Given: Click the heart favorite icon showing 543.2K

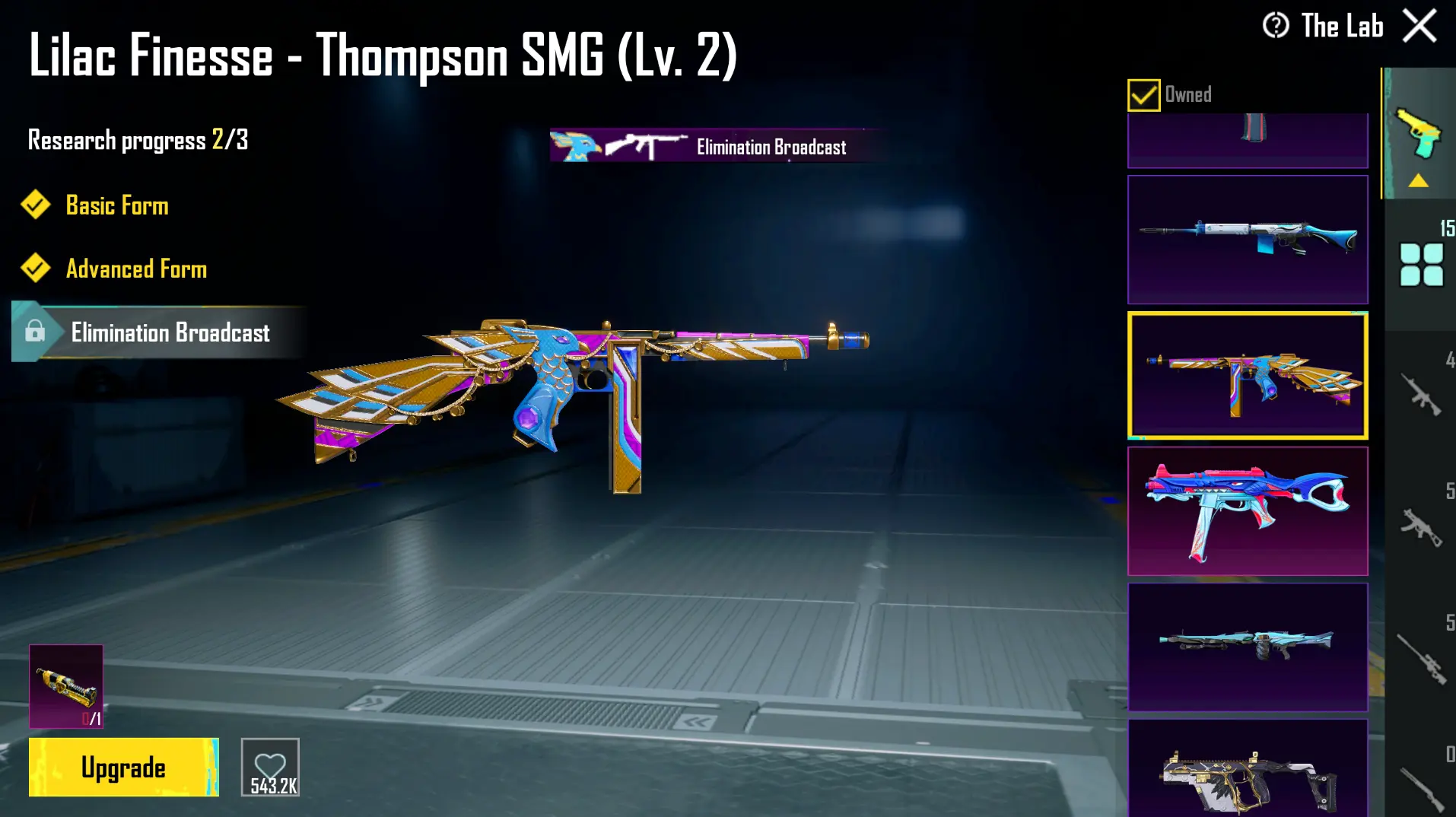Looking at the screenshot, I should click(x=269, y=766).
